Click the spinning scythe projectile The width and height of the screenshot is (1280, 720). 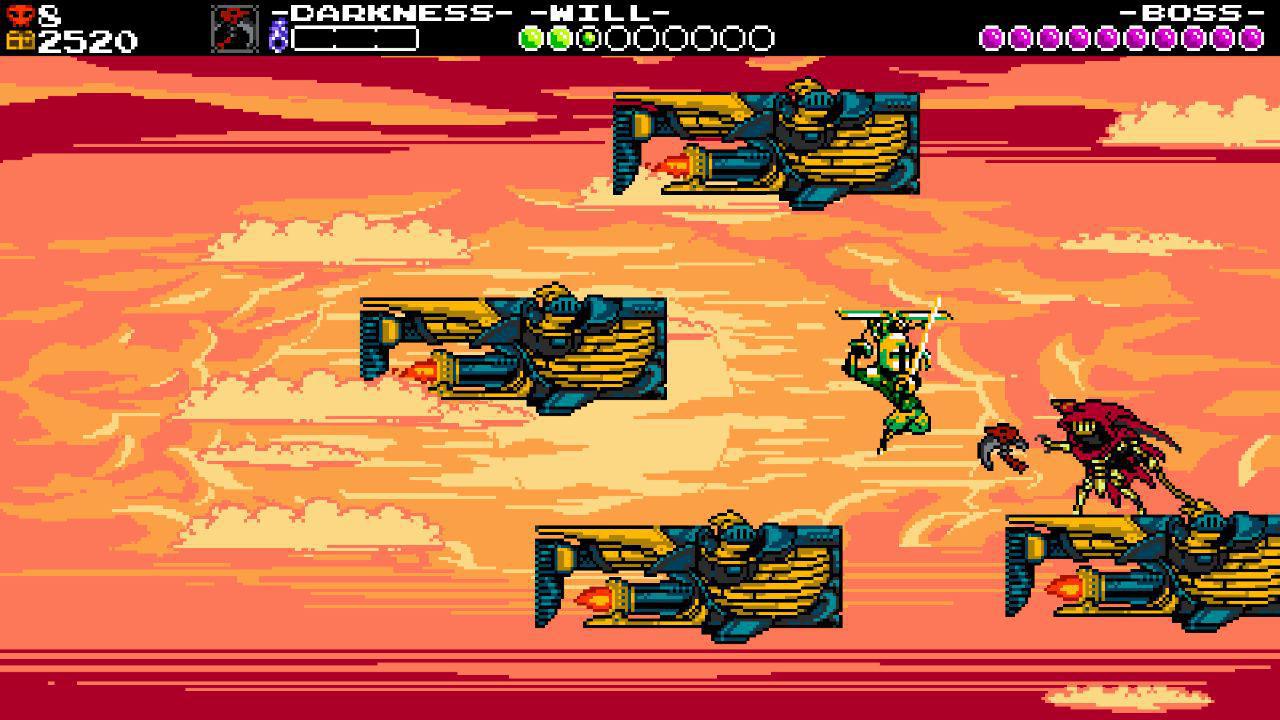coord(1003,447)
